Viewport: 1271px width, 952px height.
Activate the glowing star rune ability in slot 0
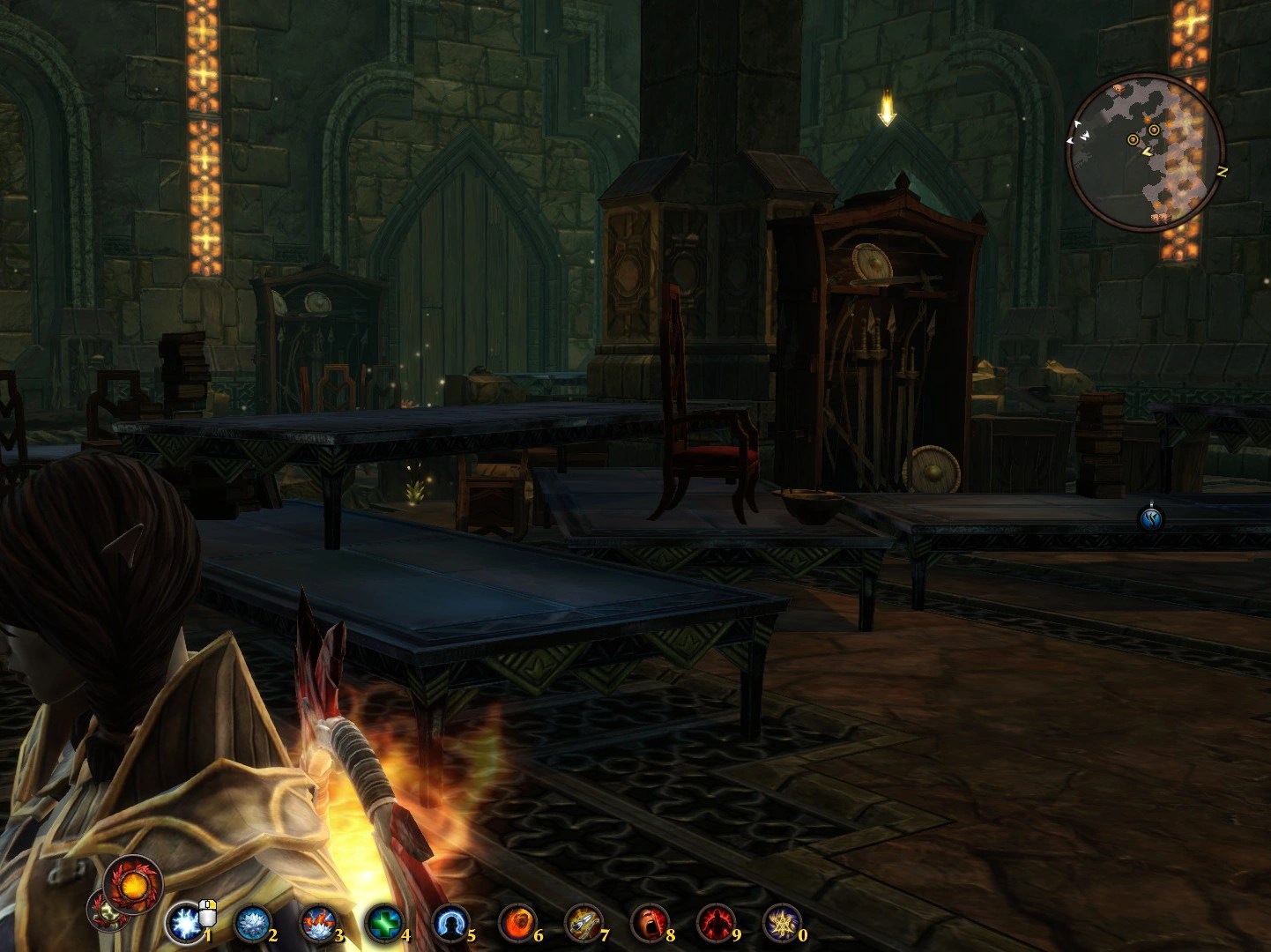click(781, 924)
